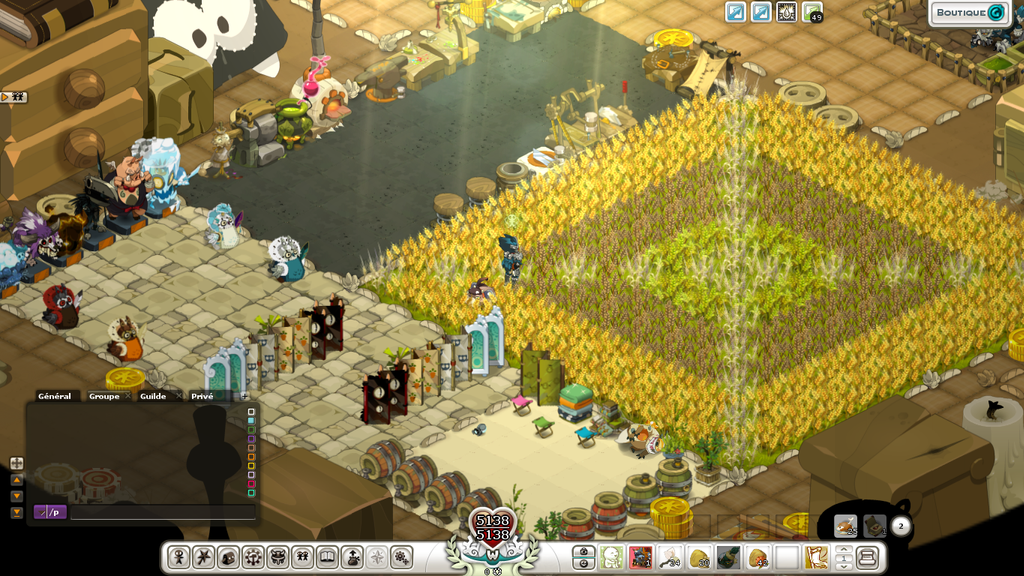Click the white-dripping buff status icon
Image resolution: width=1024 pixels, height=576 pixels.
pyautogui.click(x=787, y=12)
